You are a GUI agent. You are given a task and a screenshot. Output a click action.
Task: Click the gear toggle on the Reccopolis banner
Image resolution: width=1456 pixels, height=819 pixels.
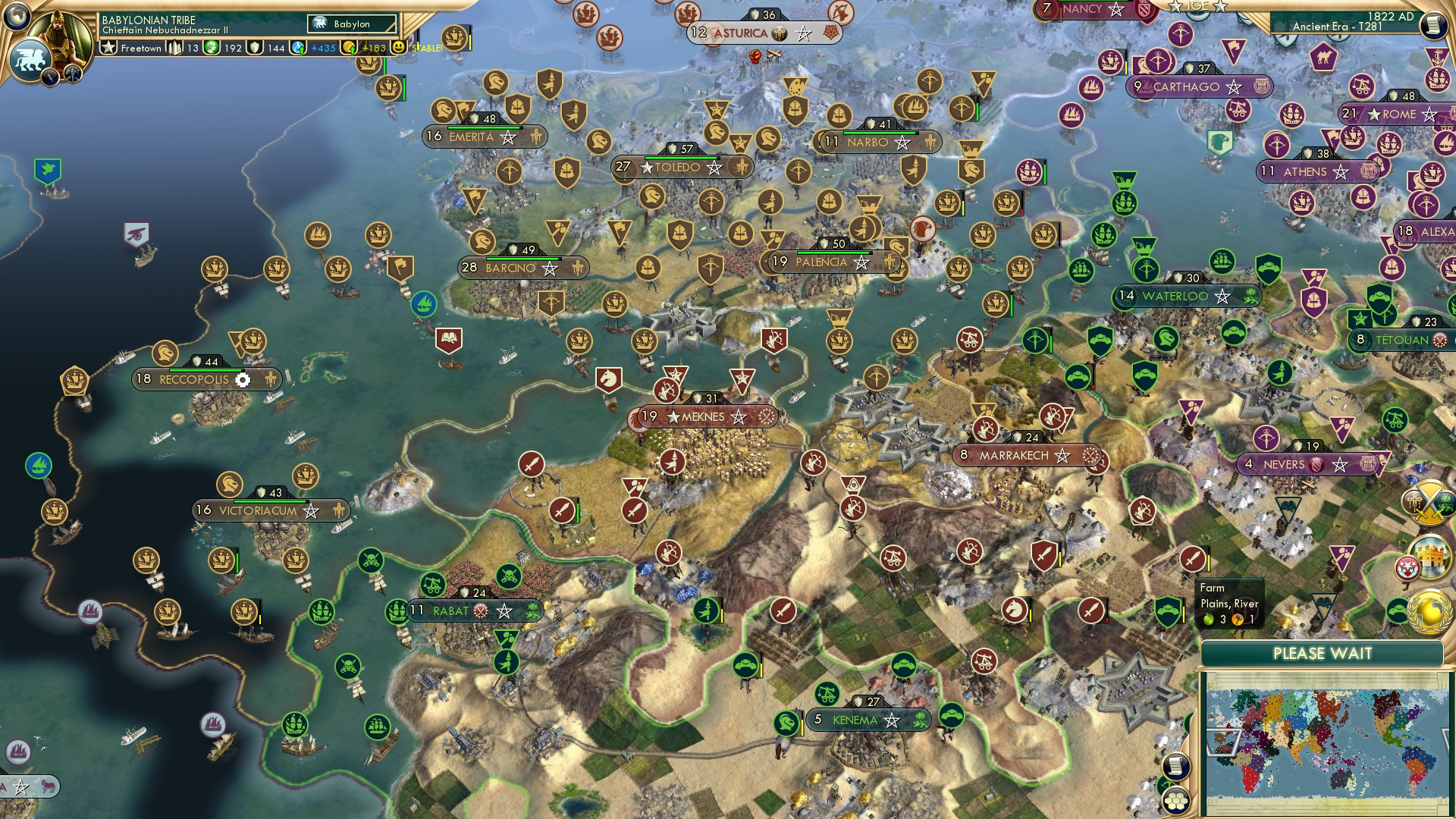pos(244,380)
